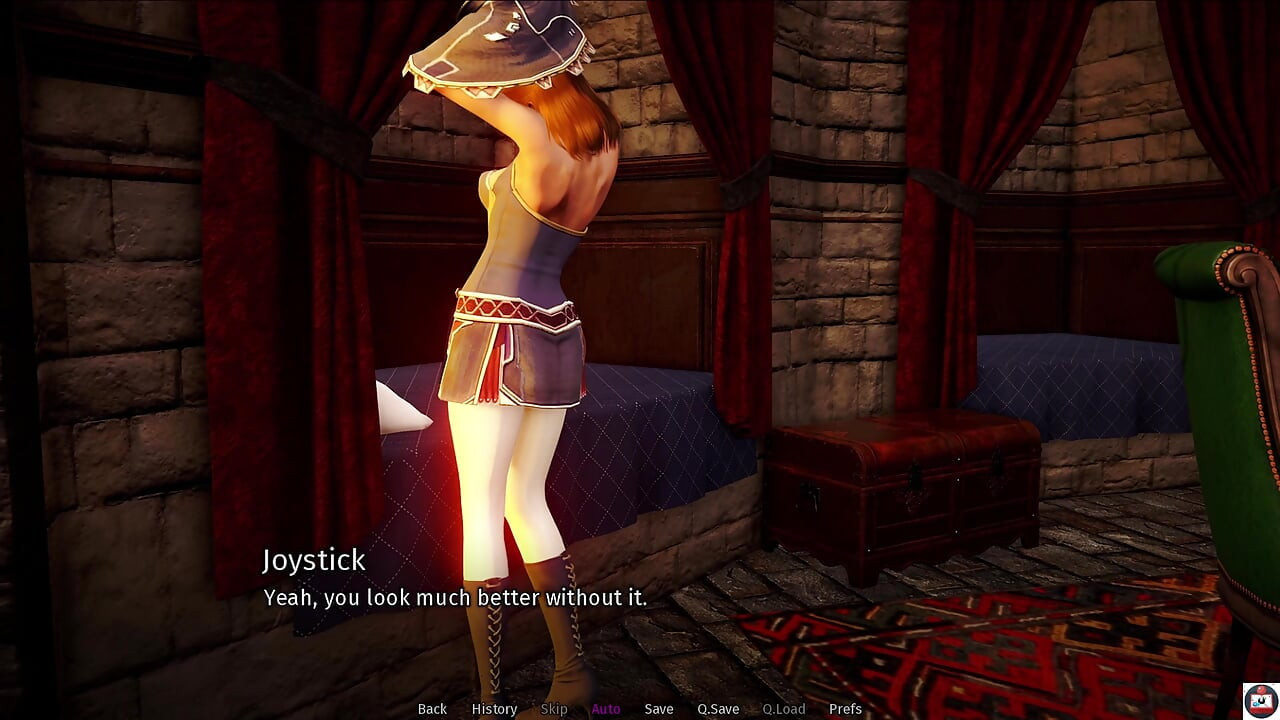Image resolution: width=1280 pixels, height=720 pixels.
Task: Open the dialogue History log
Action: coord(494,709)
